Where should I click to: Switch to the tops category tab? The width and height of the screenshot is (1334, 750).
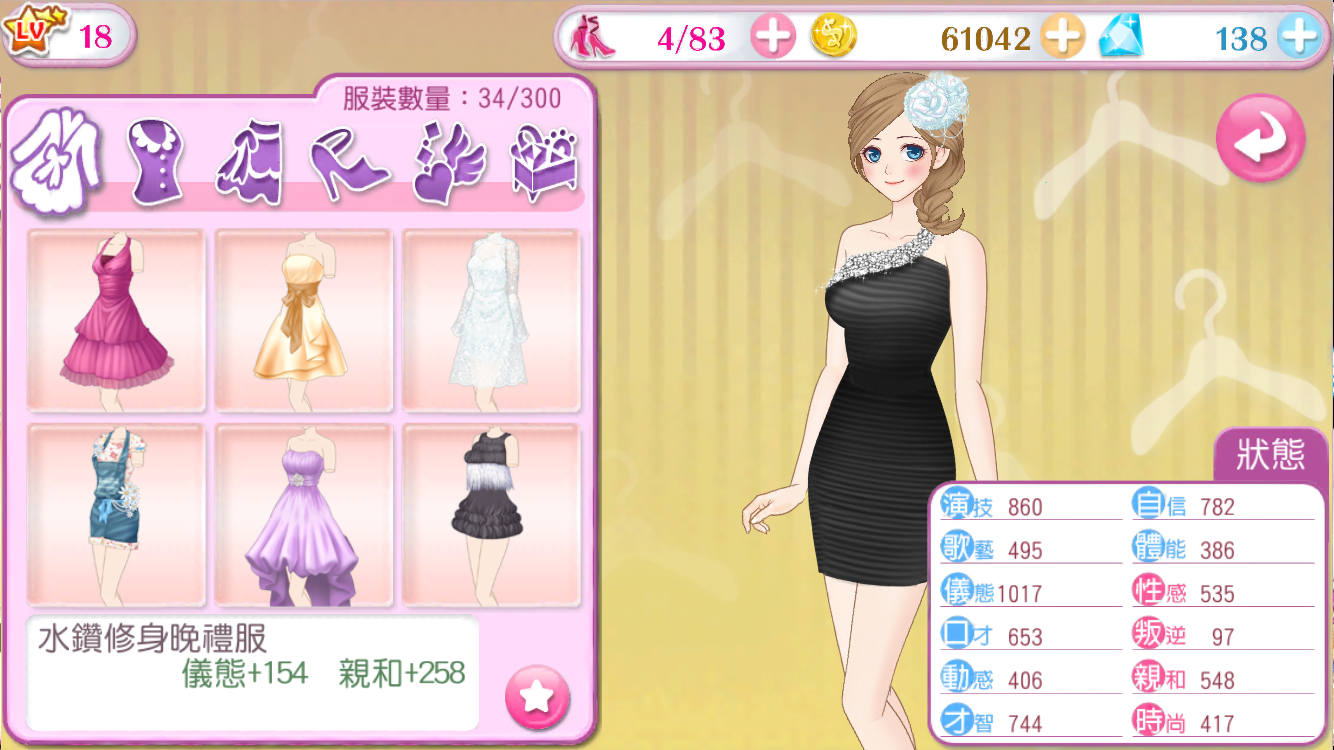tap(157, 162)
